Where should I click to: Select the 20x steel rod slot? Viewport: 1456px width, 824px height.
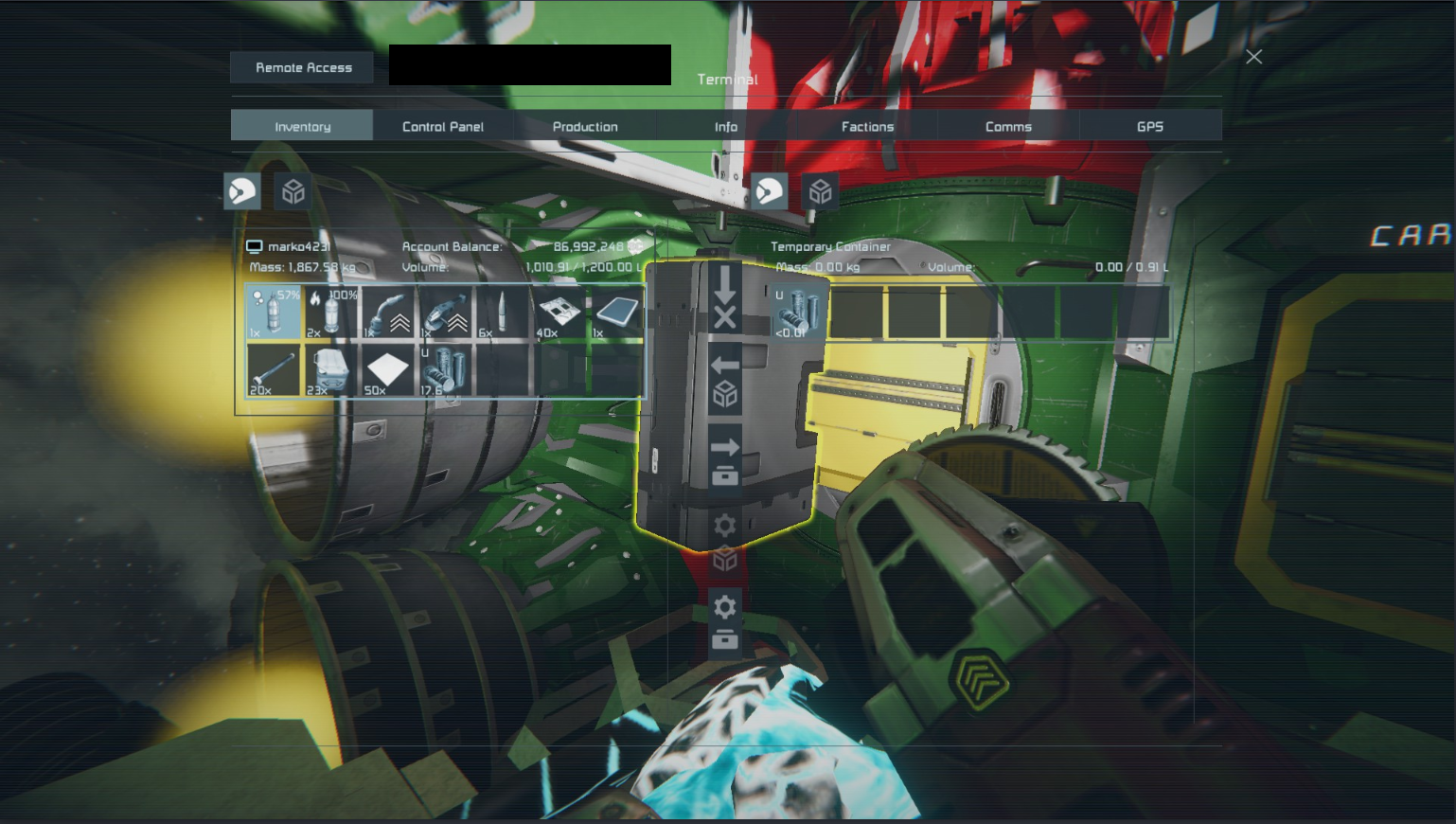point(274,370)
